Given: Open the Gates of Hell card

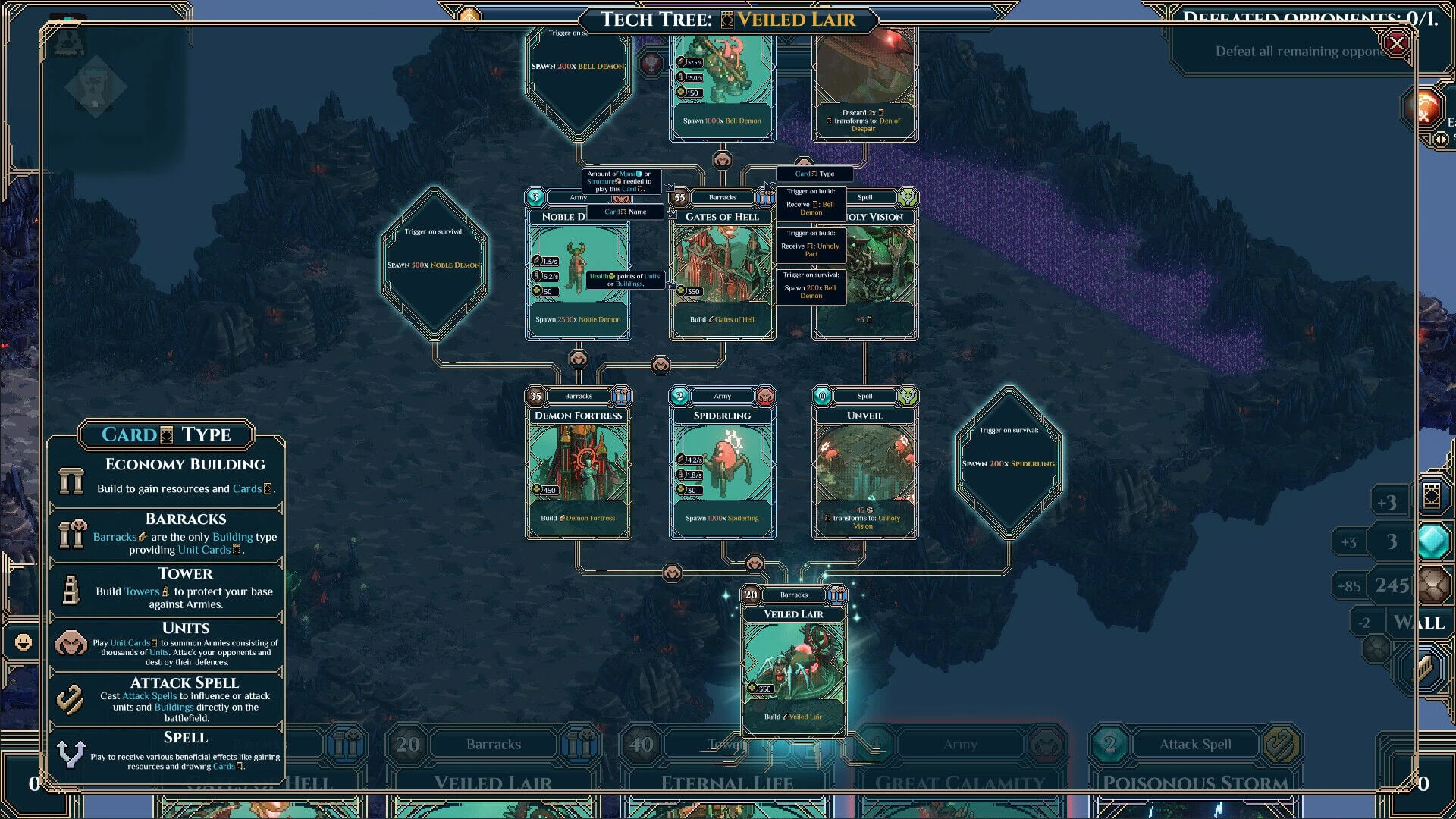Looking at the screenshot, I should 722,265.
